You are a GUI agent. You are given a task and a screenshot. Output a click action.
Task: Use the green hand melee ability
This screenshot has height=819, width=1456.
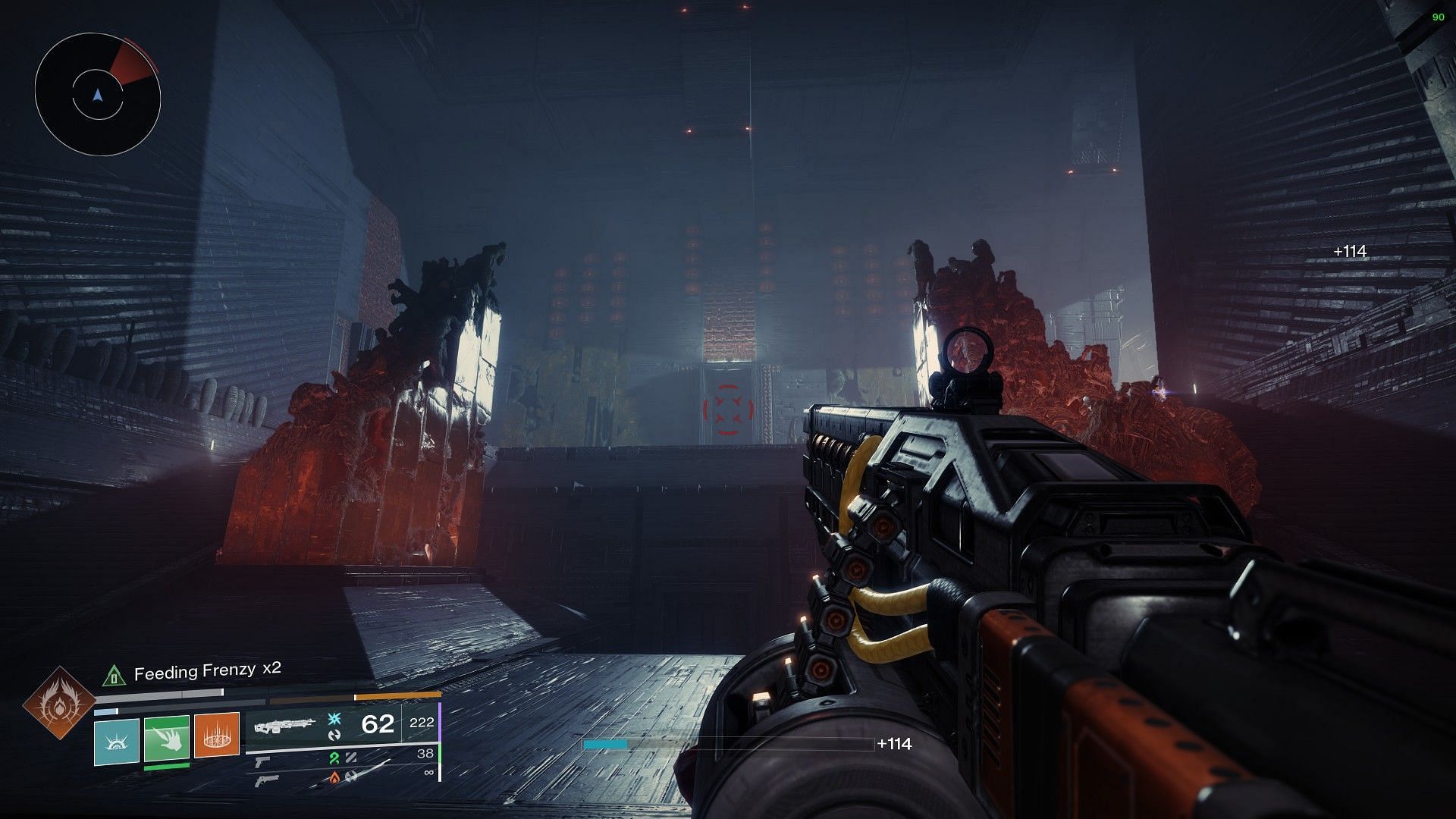click(x=167, y=739)
